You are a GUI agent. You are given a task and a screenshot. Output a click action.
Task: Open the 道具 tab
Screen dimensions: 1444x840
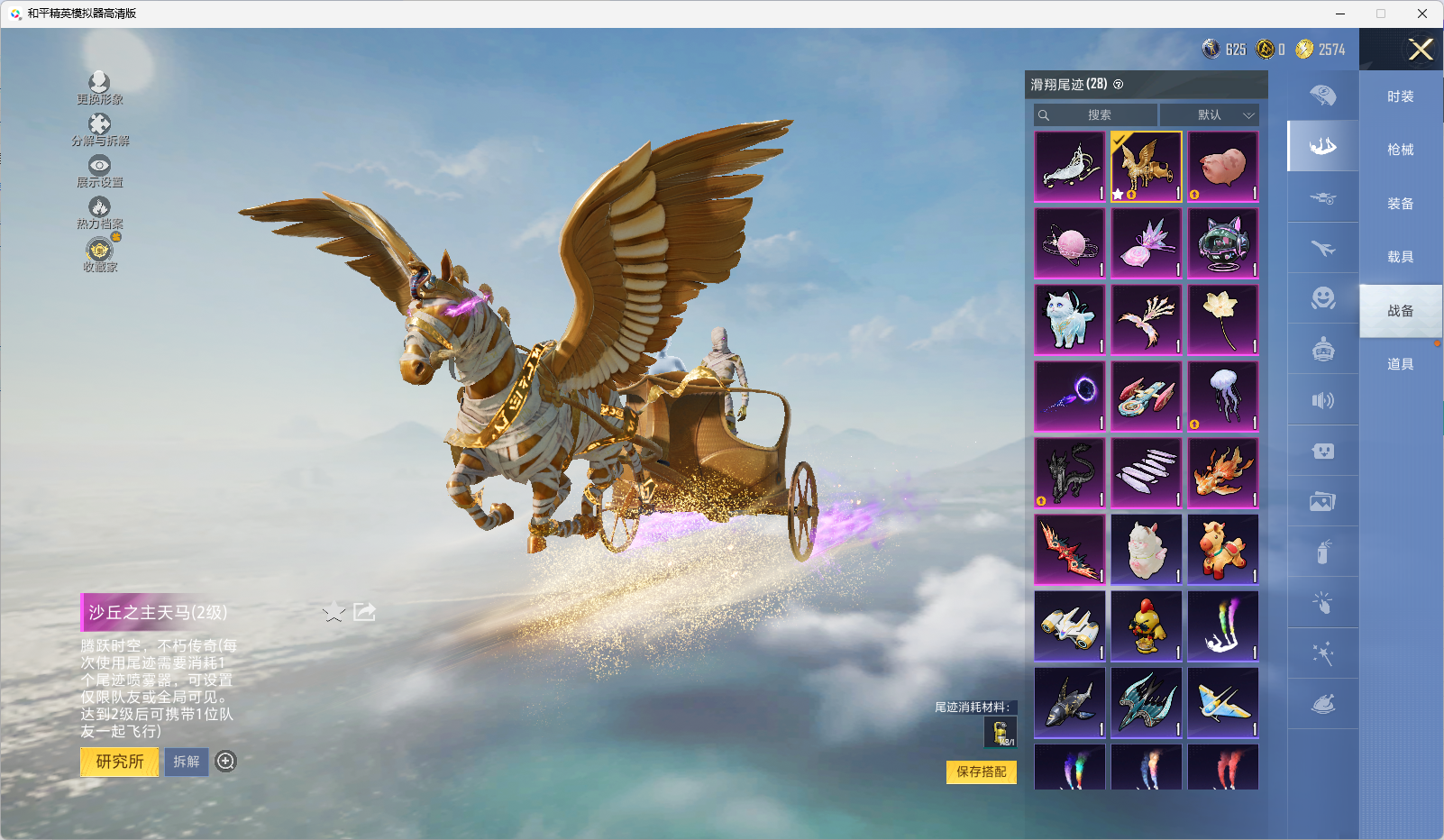pyautogui.click(x=1400, y=364)
